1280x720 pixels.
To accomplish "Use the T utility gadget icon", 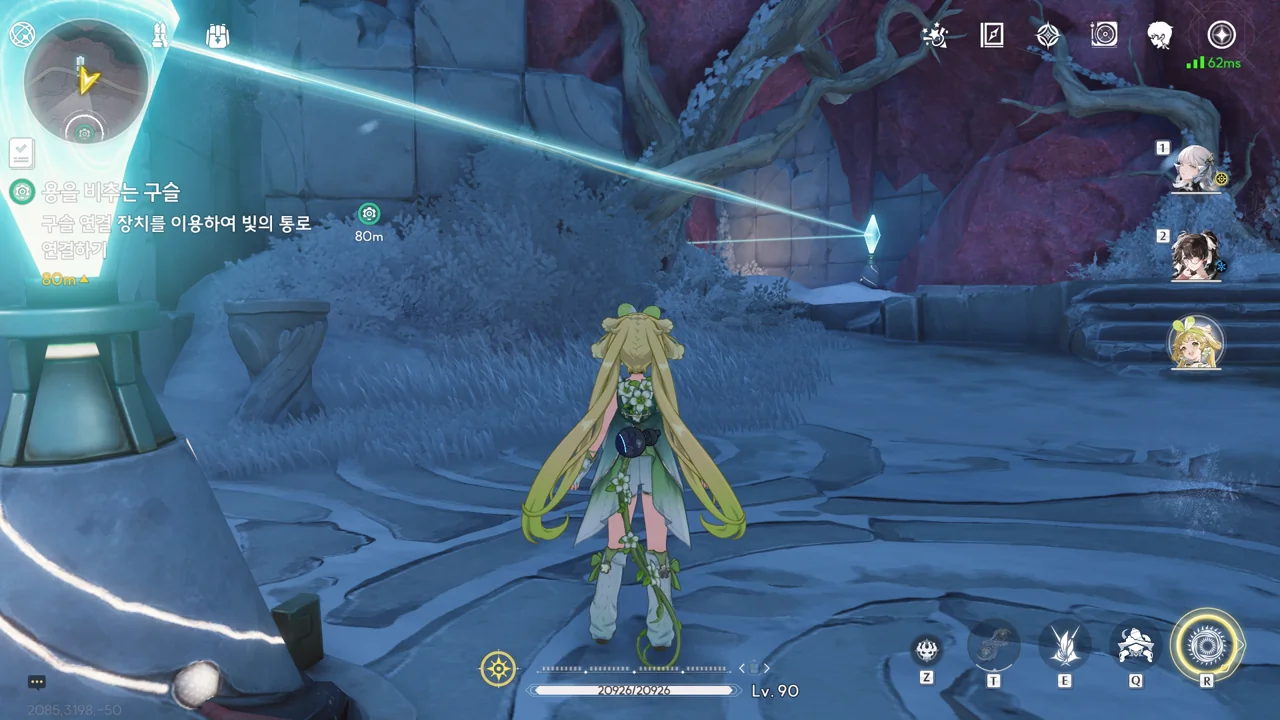I will 993,648.
